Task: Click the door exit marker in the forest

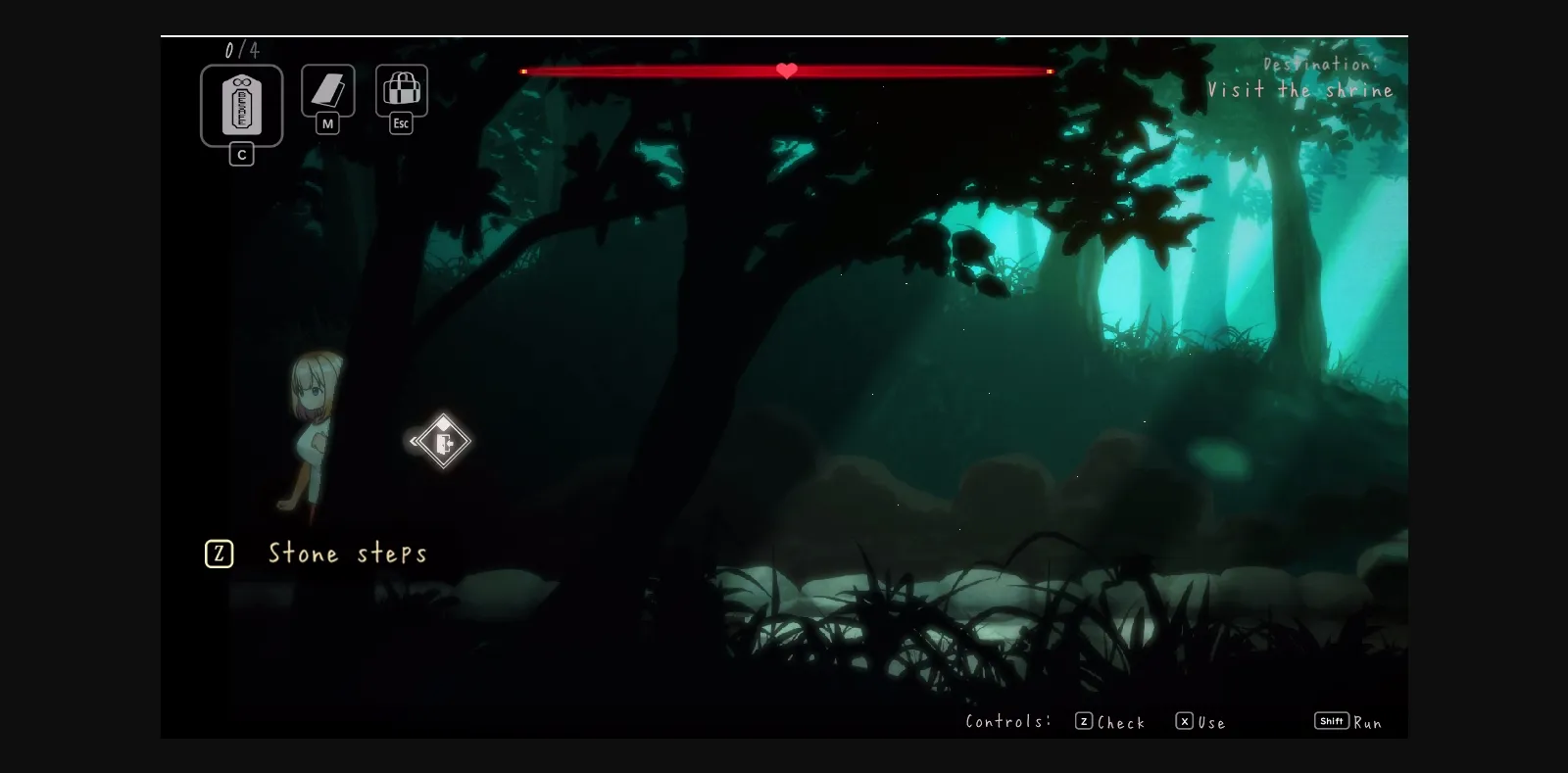Action: pyautogui.click(x=443, y=442)
